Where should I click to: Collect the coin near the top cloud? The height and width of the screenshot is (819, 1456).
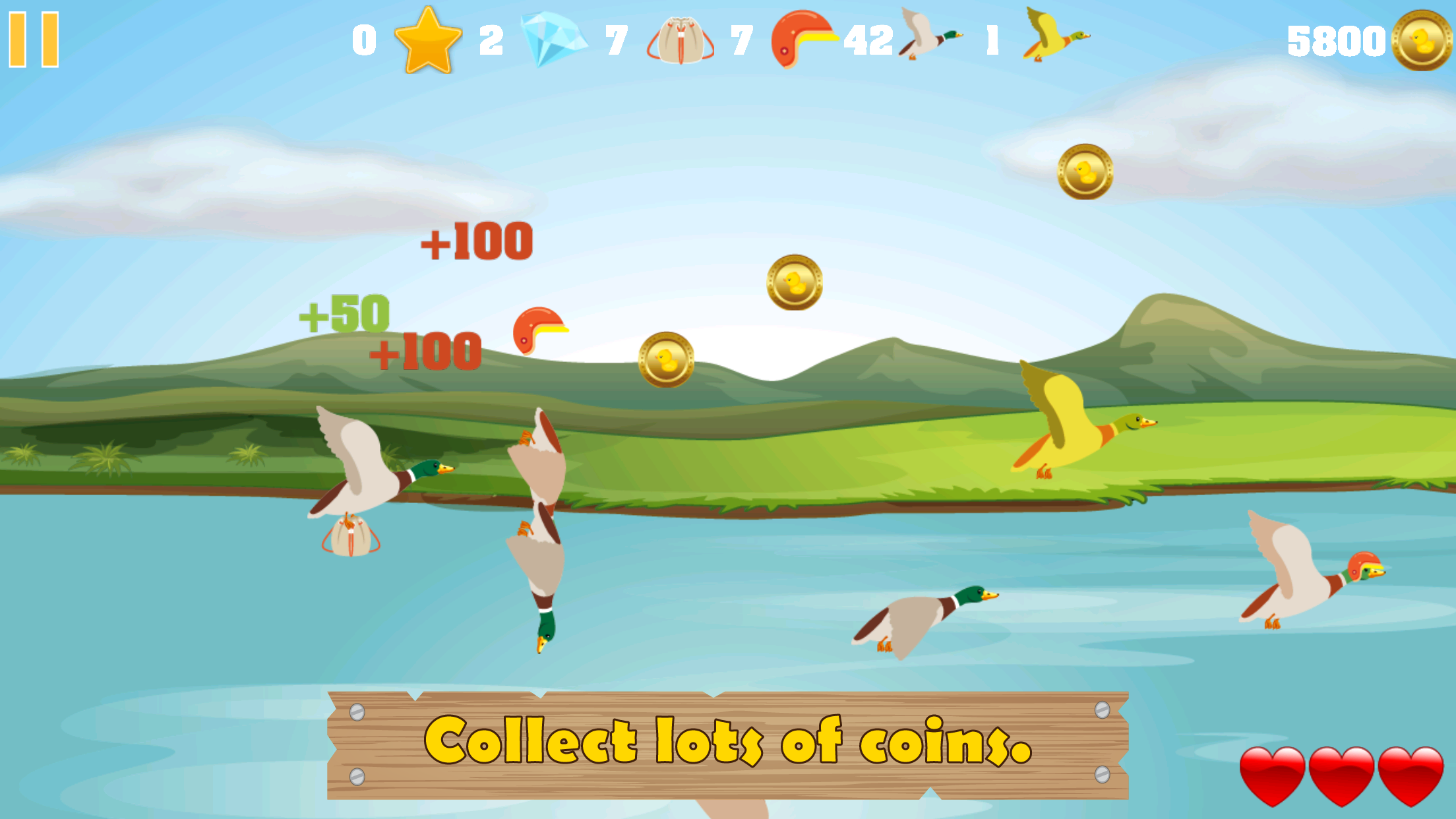pos(1084,173)
